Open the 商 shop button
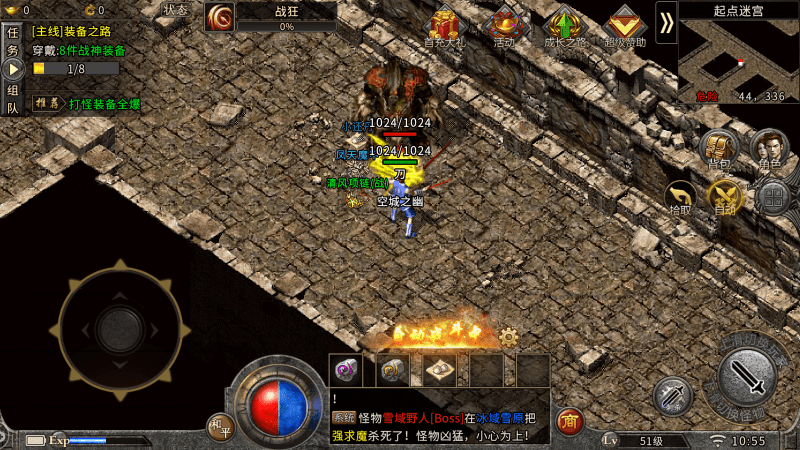This screenshot has width=800, height=450. (570, 421)
